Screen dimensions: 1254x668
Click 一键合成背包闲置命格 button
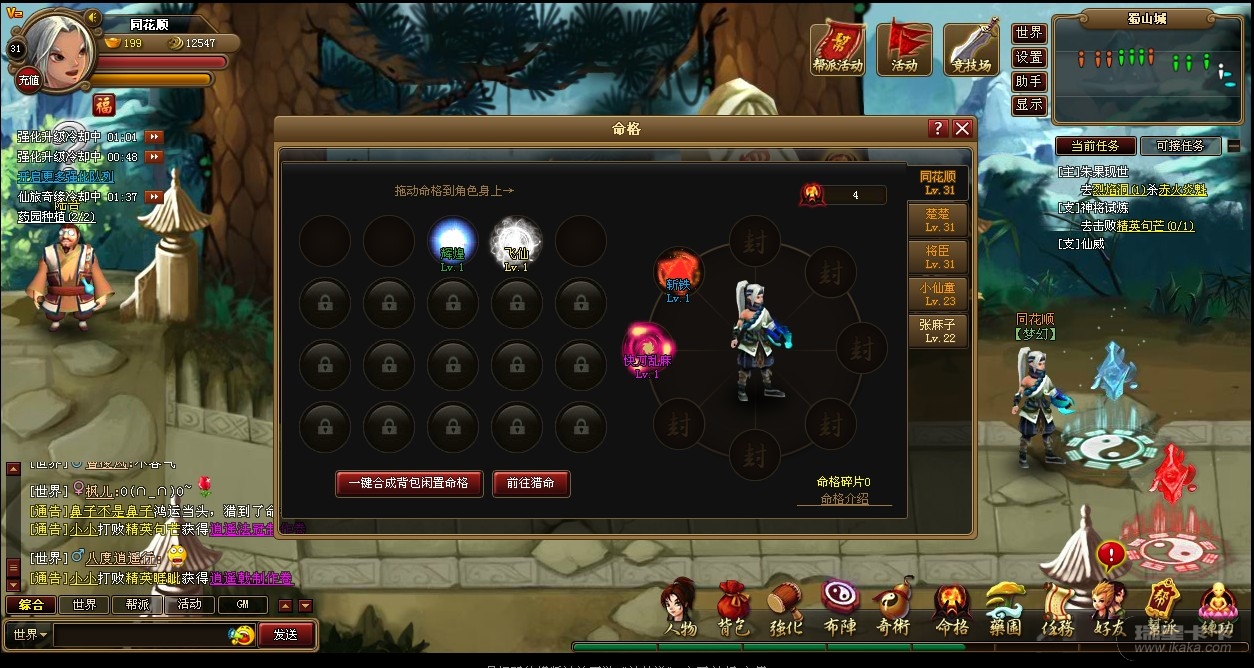click(408, 483)
